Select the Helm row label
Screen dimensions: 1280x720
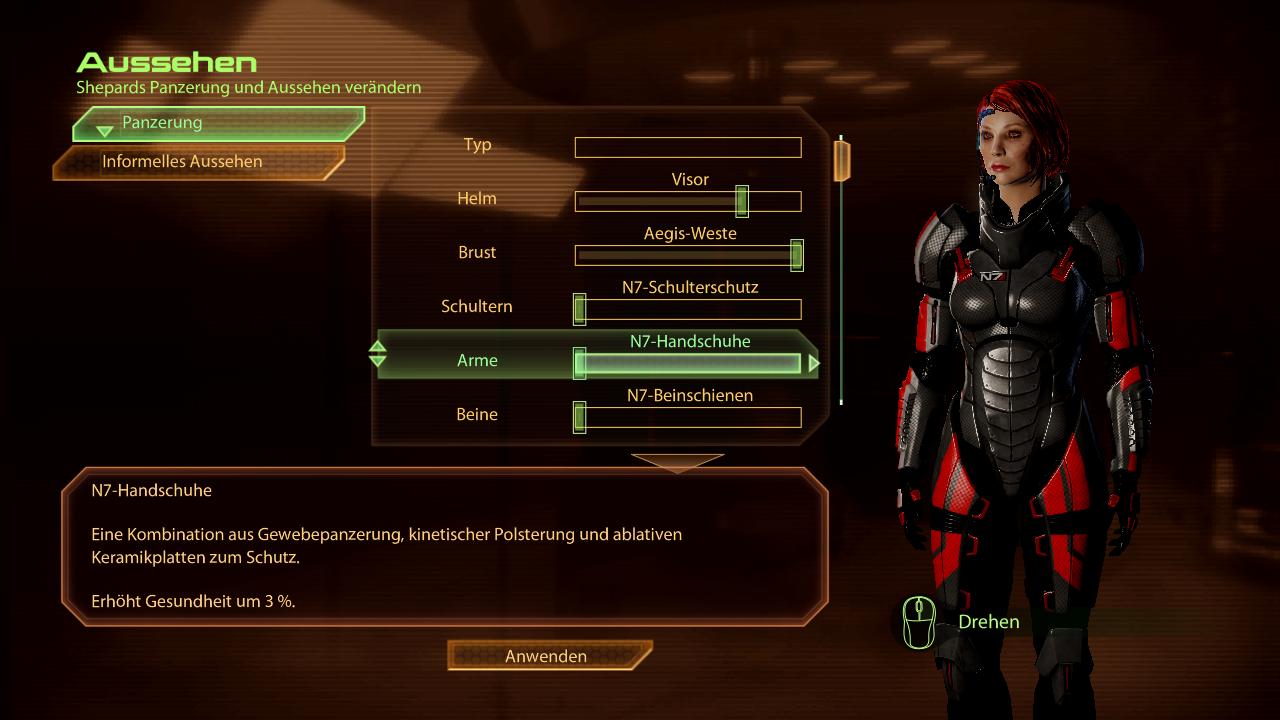[477, 199]
